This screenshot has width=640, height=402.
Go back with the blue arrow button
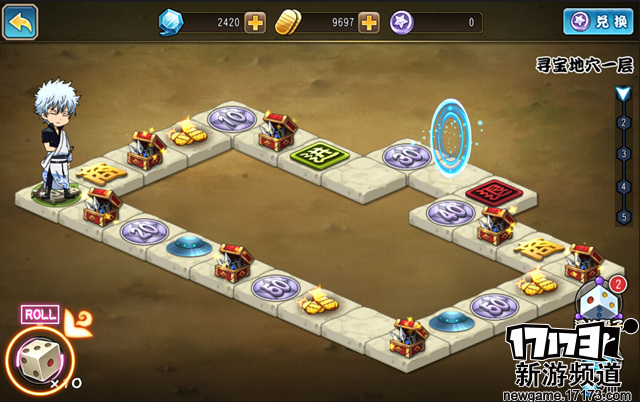[20, 21]
